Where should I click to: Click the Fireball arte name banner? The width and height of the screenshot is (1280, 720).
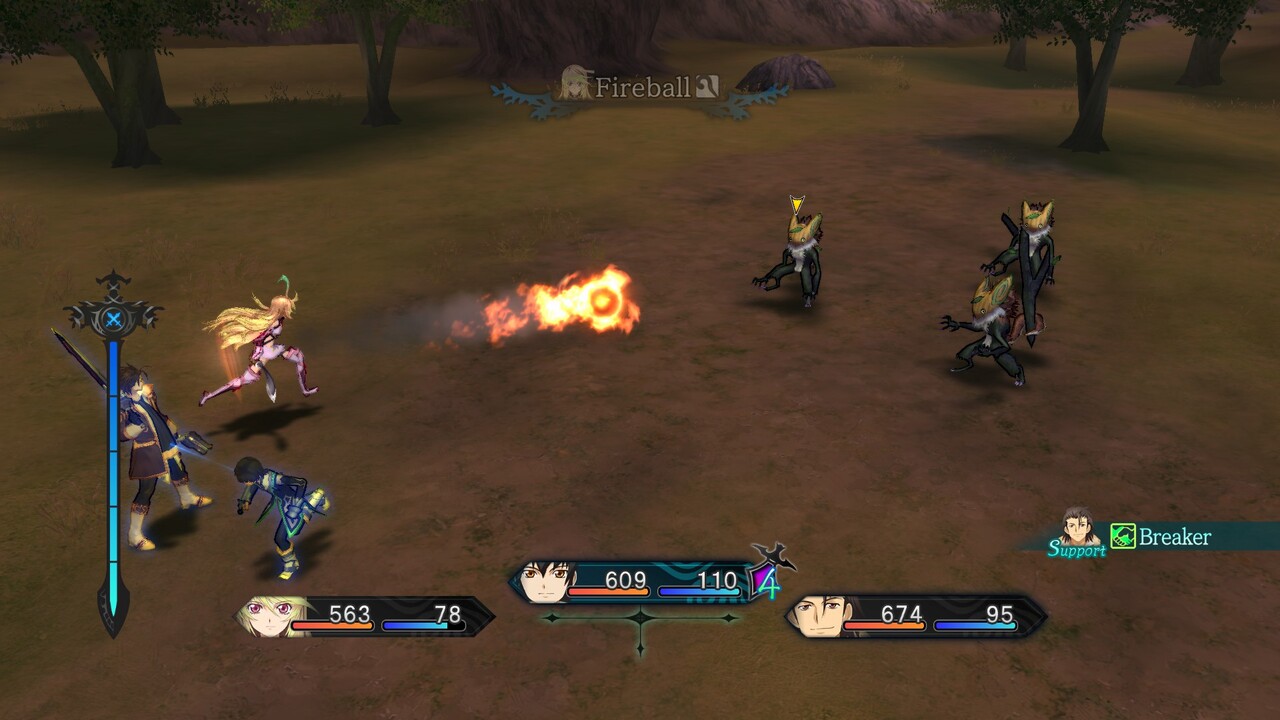pyautogui.click(x=641, y=88)
